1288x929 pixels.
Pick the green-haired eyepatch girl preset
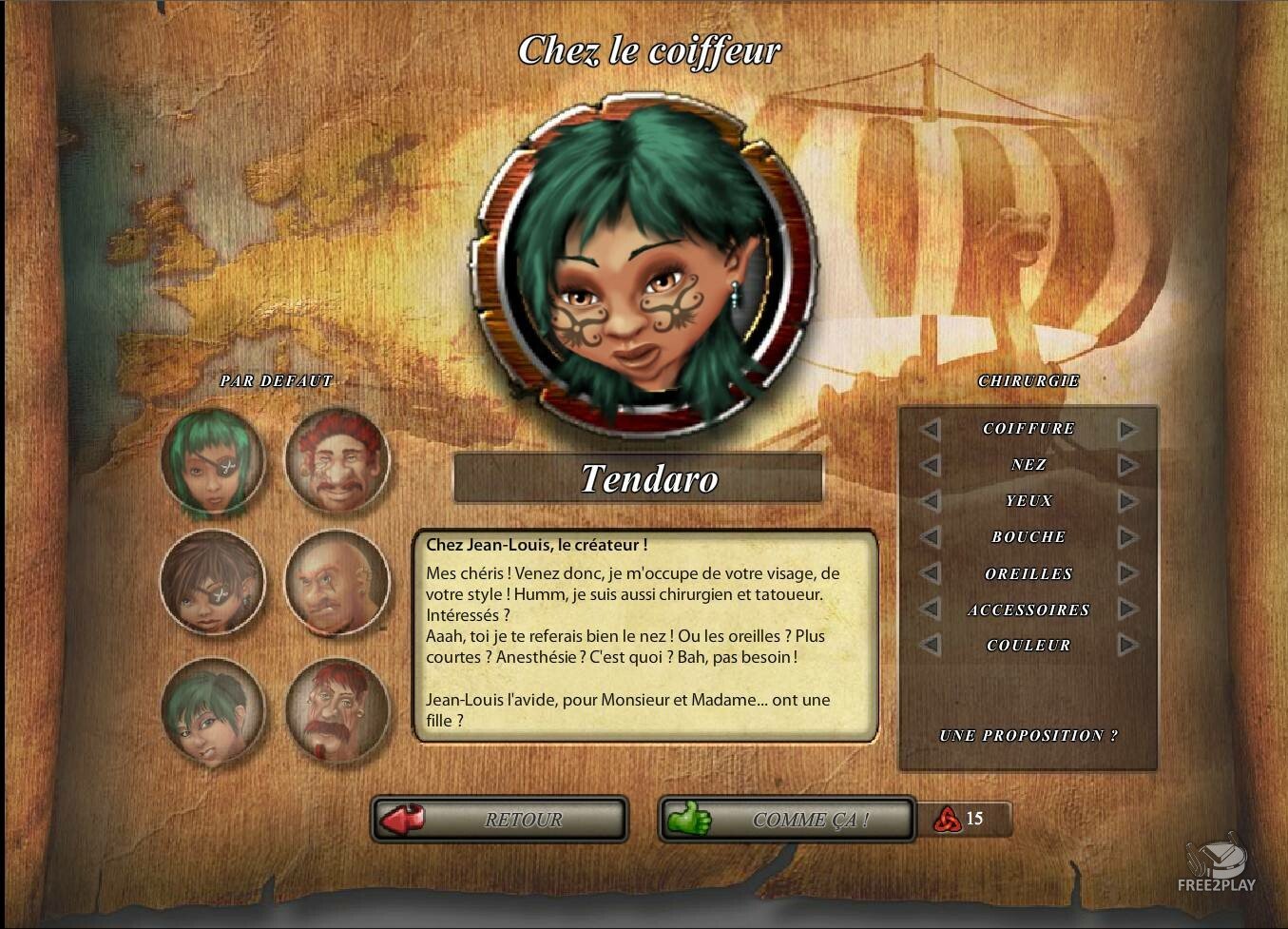[x=213, y=461]
